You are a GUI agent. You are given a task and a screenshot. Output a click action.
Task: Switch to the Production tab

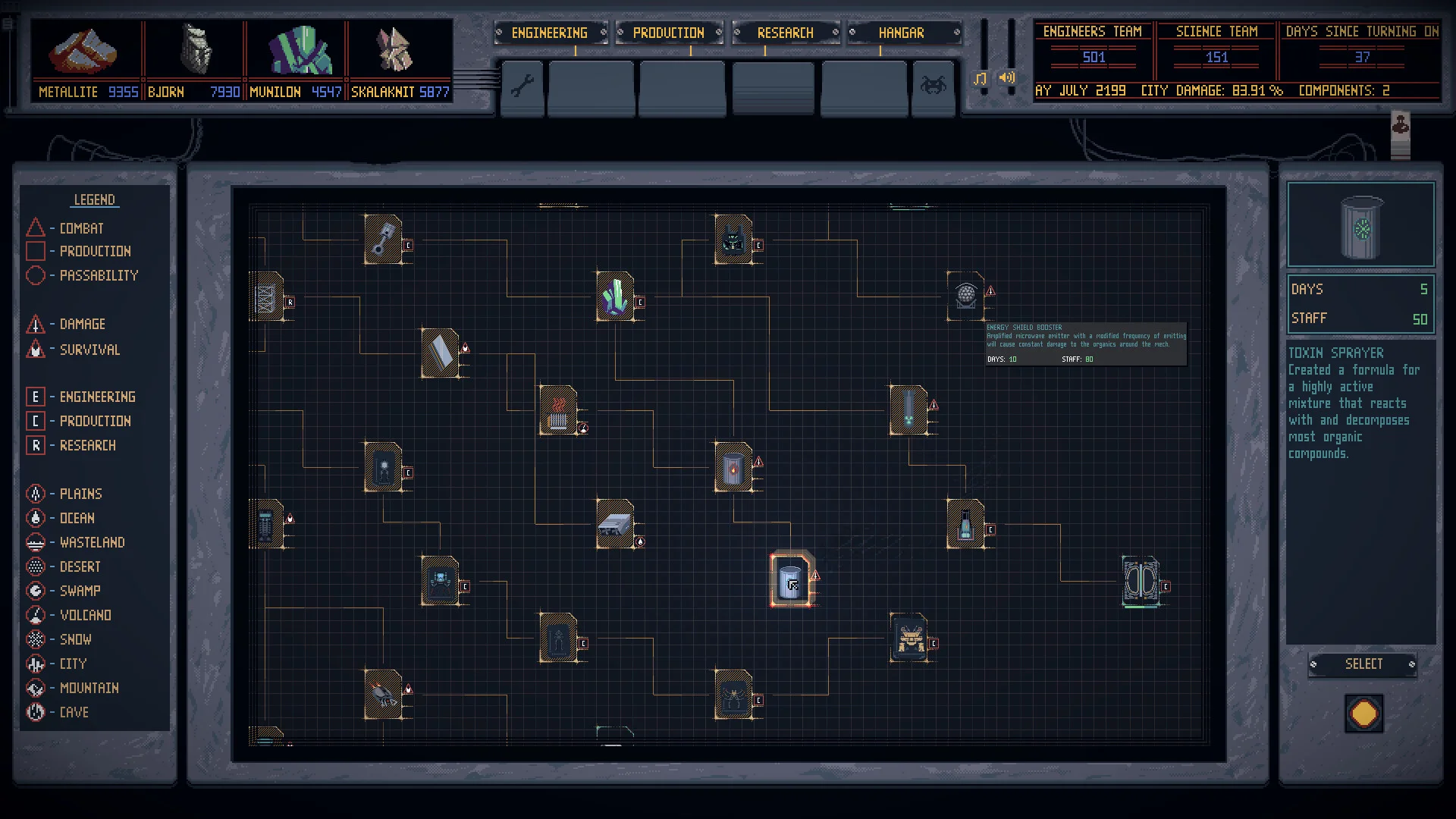(x=668, y=33)
